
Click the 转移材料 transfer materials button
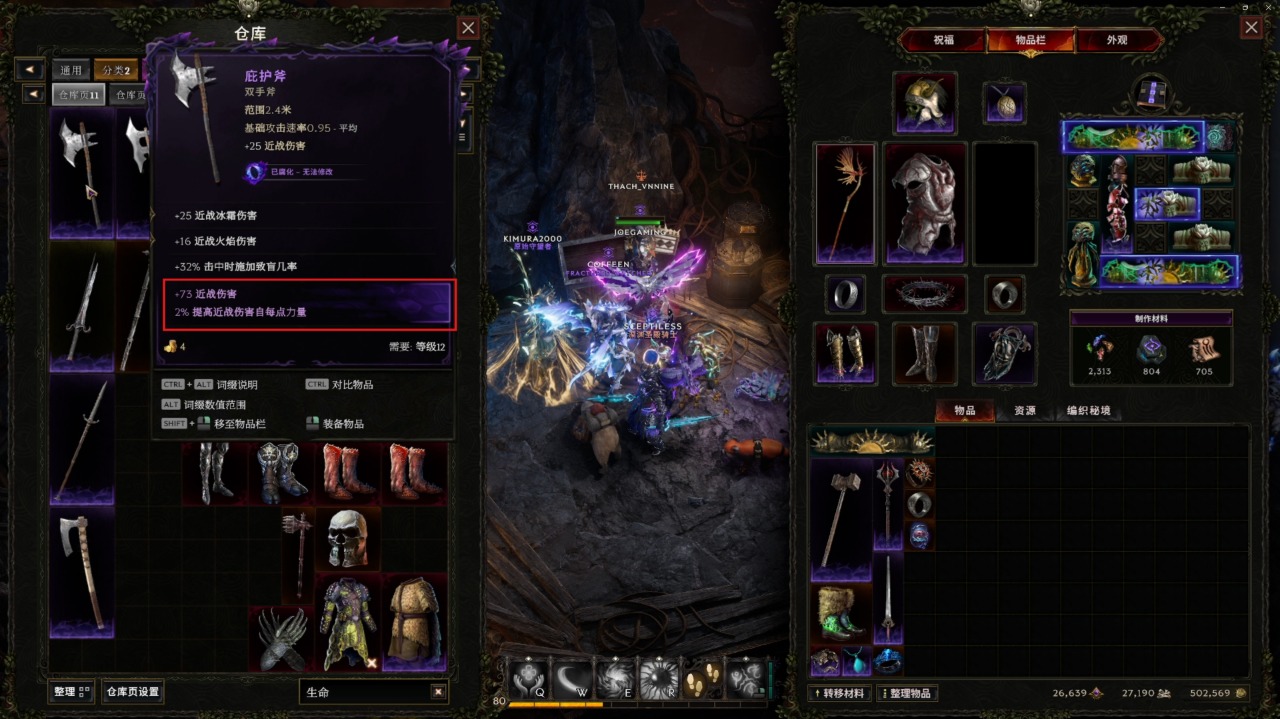(840, 693)
